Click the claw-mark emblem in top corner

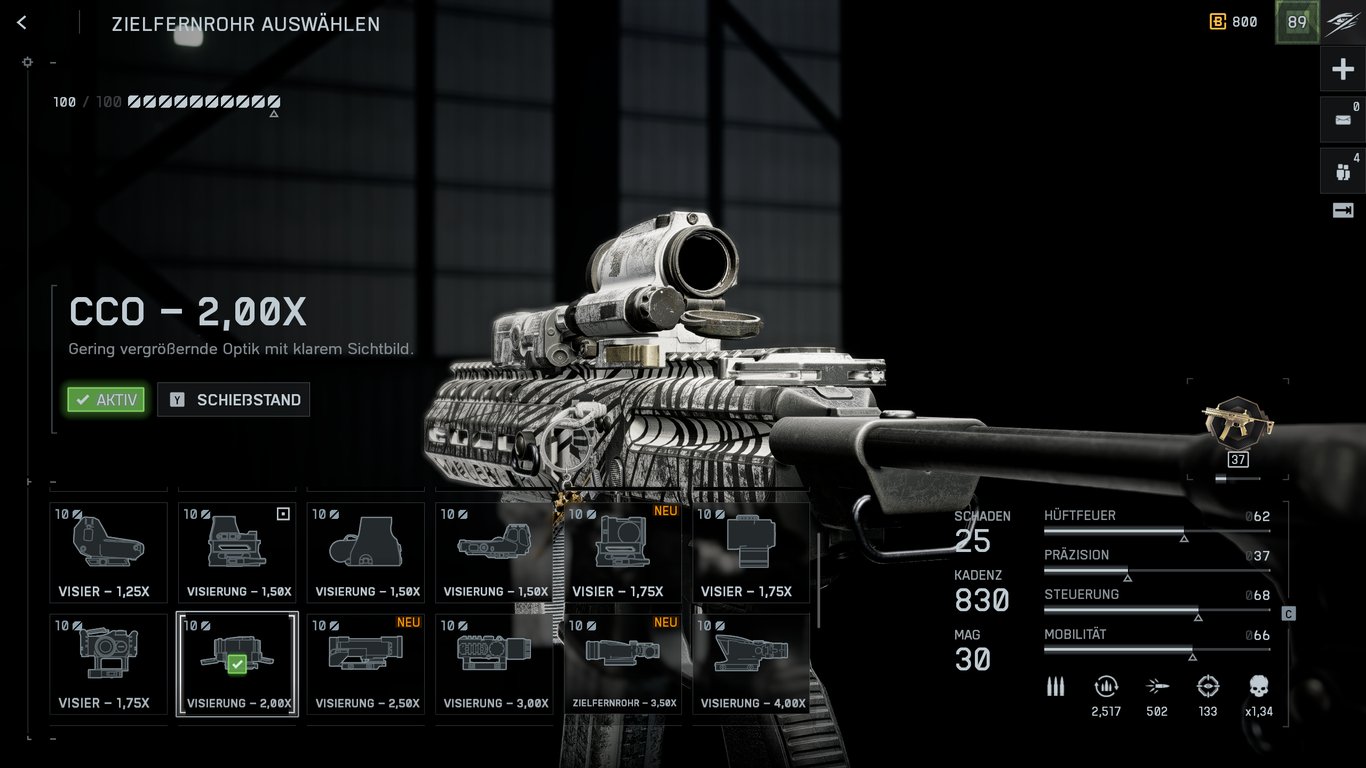pos(1342,22)
